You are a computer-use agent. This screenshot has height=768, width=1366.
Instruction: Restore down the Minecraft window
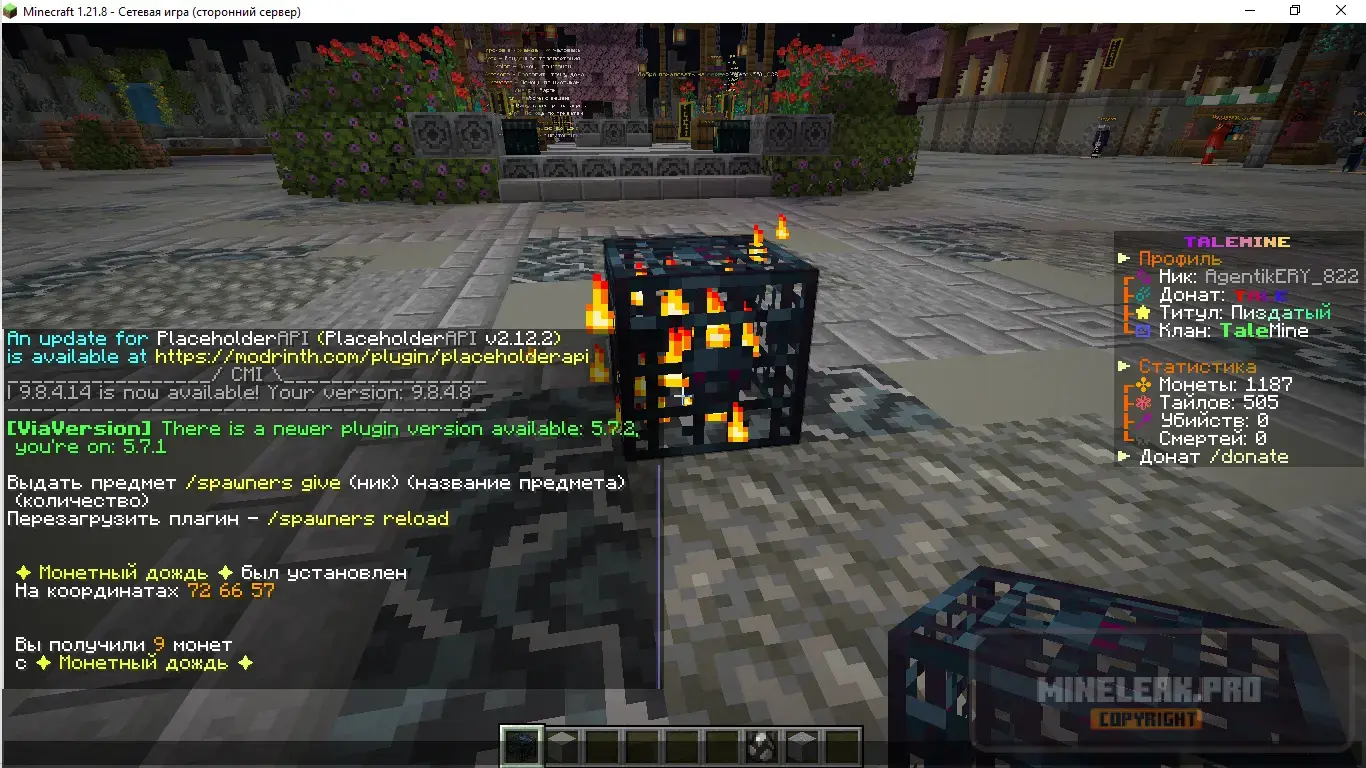pos(1295,11)
